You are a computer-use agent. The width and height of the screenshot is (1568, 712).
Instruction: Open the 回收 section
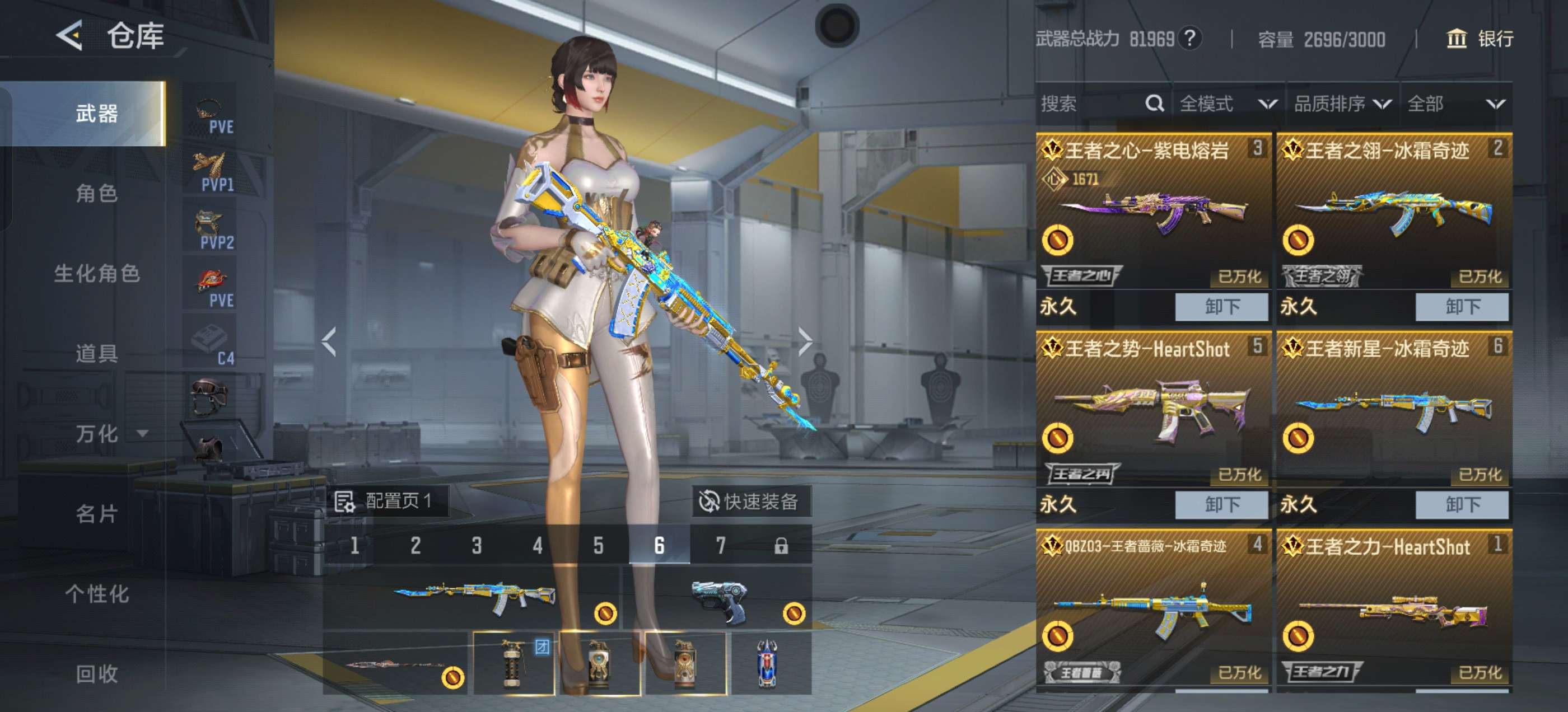tap(97, 674)
